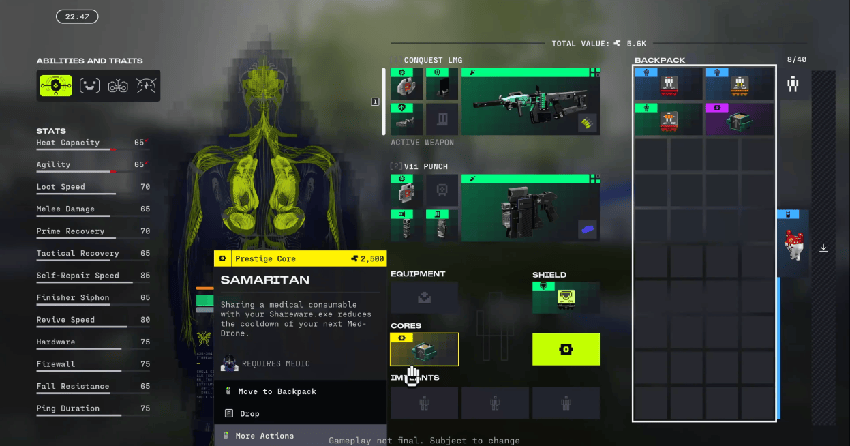Click the character silhouette icon beside backpack

[793, 85]
